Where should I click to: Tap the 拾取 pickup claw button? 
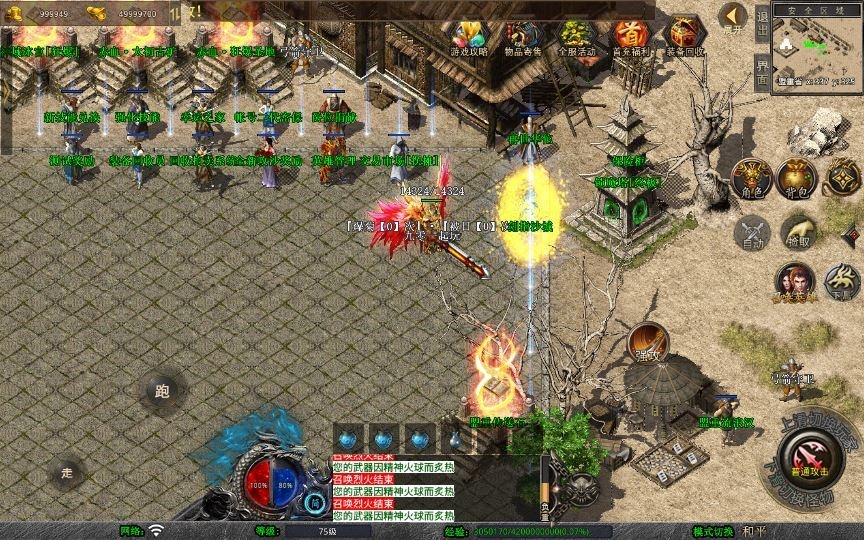click(x=796, y=231)
